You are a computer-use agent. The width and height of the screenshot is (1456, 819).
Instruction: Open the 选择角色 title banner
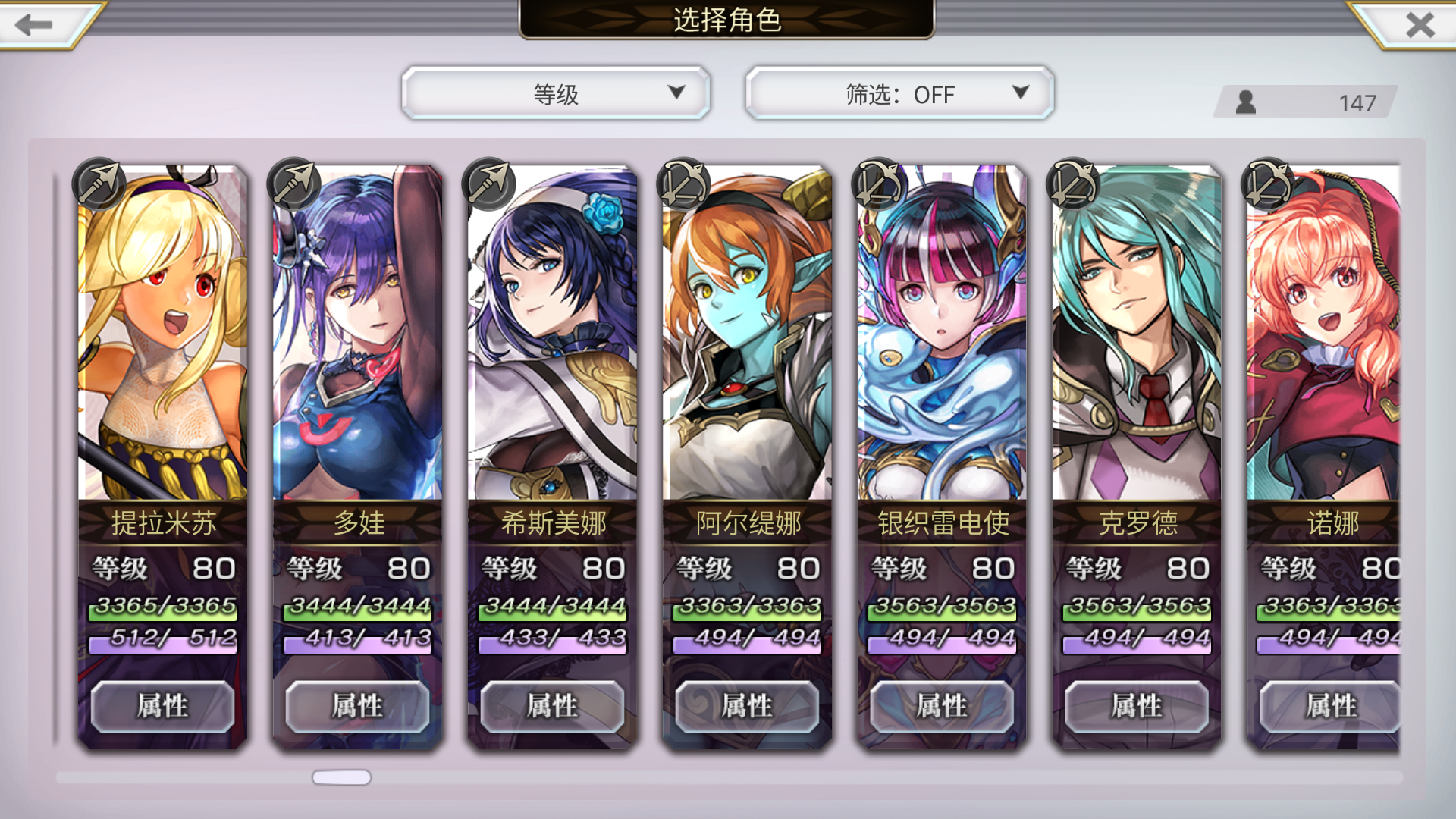[x=726, y=20]
